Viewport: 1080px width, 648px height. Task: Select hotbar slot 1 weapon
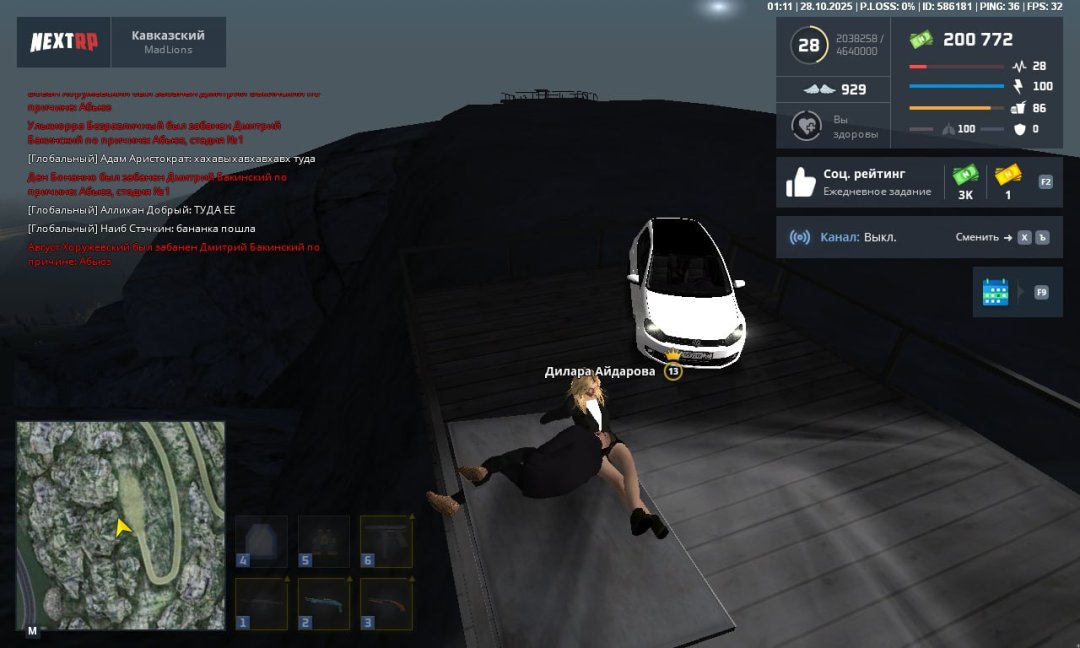point(261,603)
